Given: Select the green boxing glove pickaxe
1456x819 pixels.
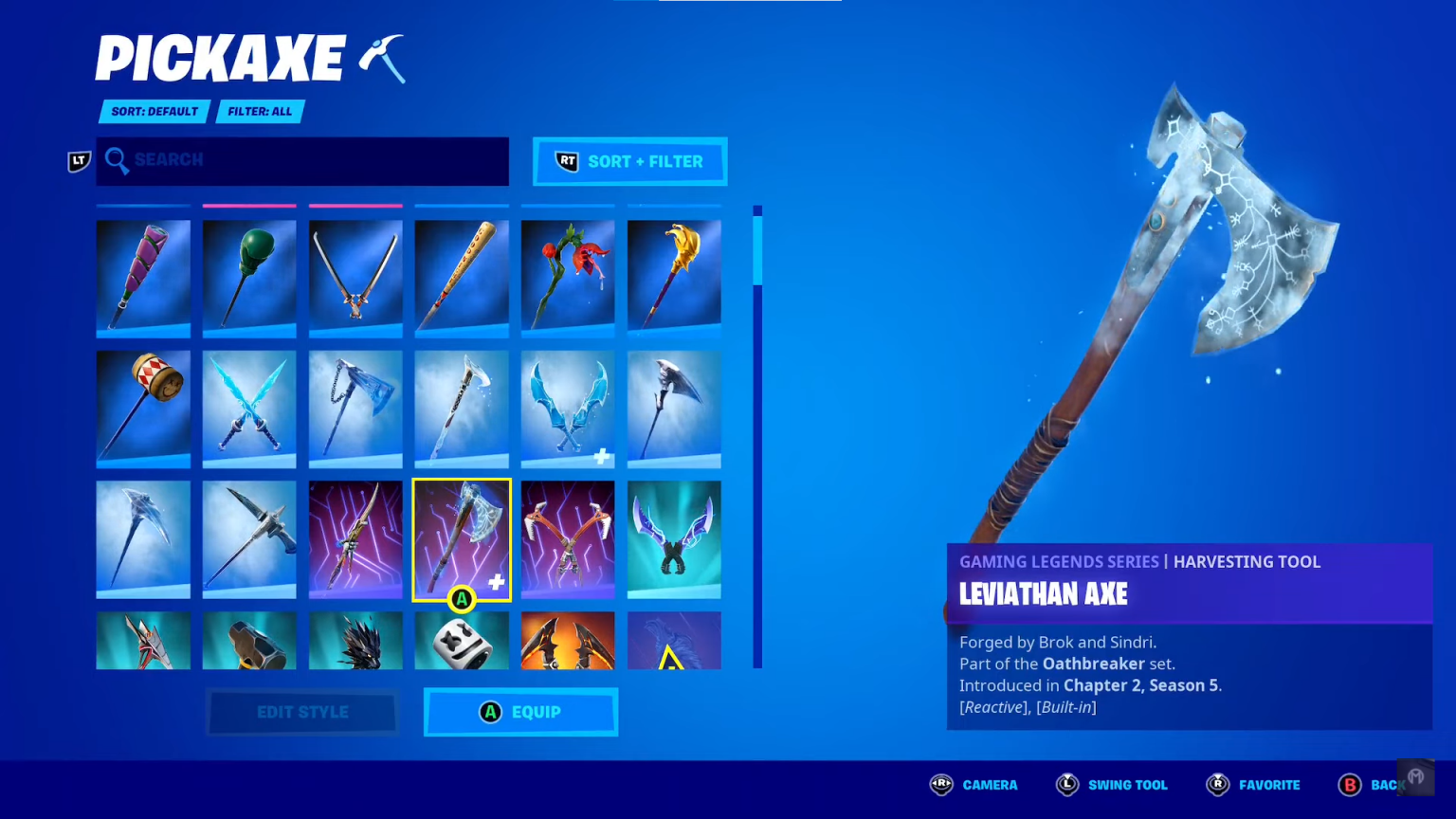Looking at the screenshot, I should point(249,277).
